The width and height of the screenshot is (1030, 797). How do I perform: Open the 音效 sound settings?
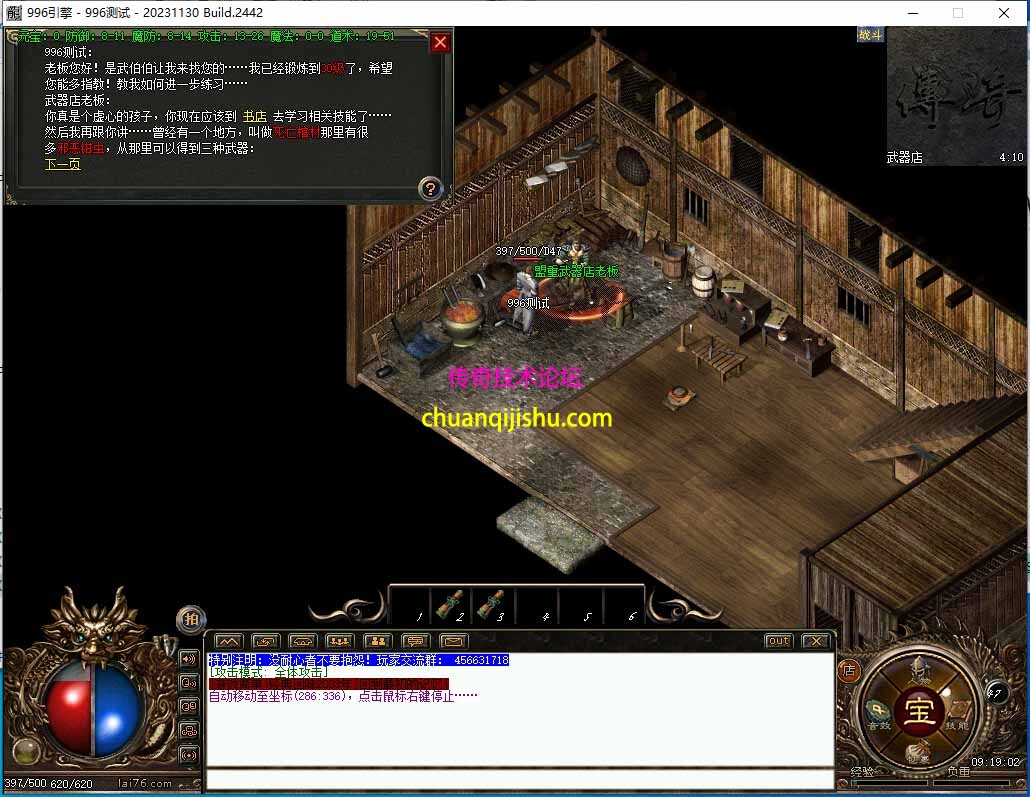880,712
